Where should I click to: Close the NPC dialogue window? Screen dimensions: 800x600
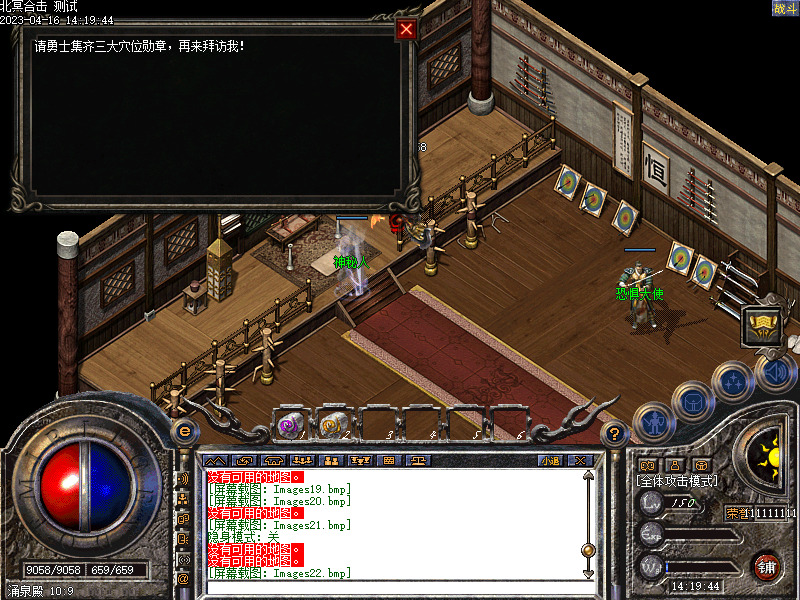click(x=406, y=29)
